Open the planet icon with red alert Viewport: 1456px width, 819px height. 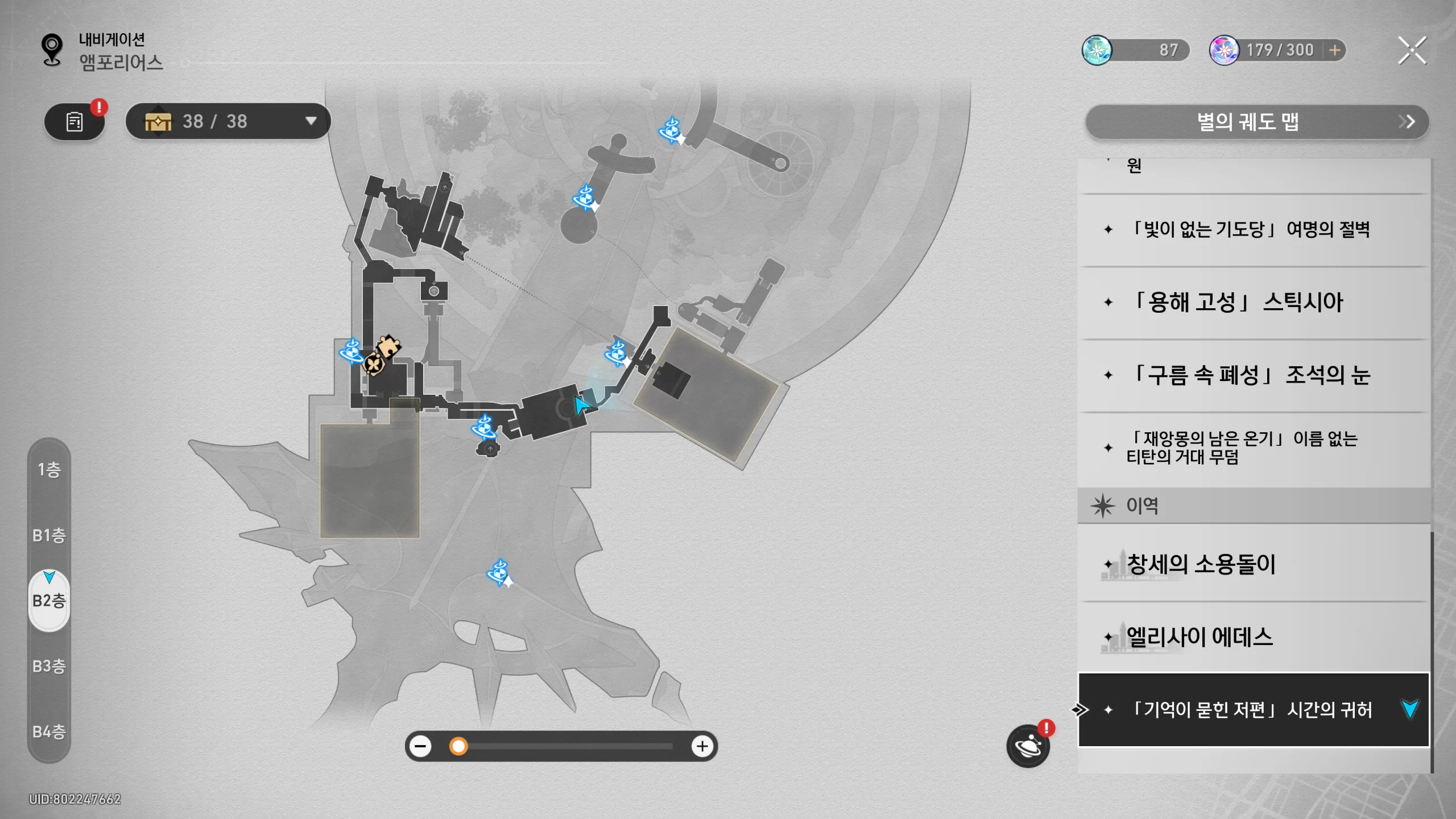1028,746
